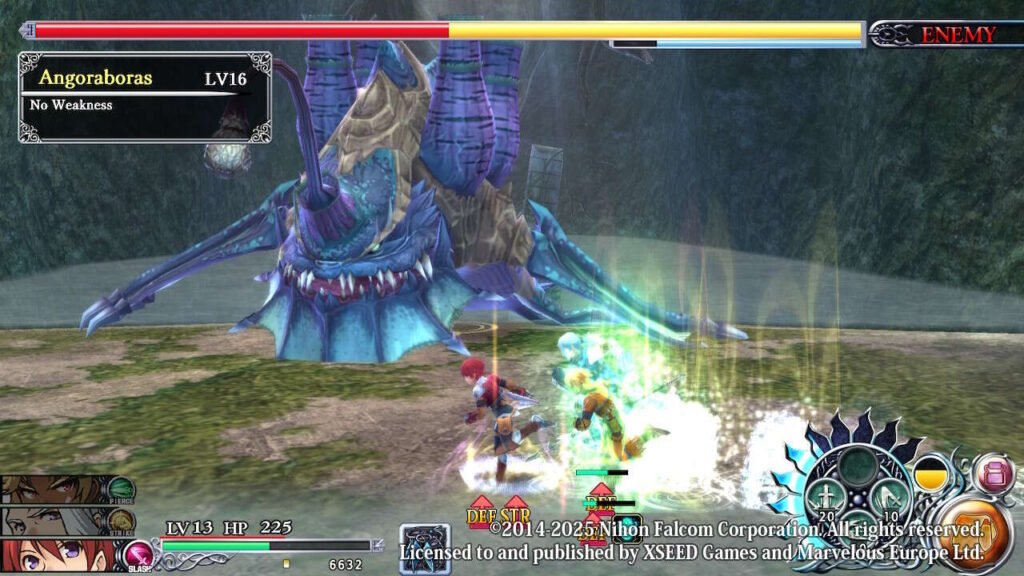Select the empty top skill slot

[x=857, y=465]
